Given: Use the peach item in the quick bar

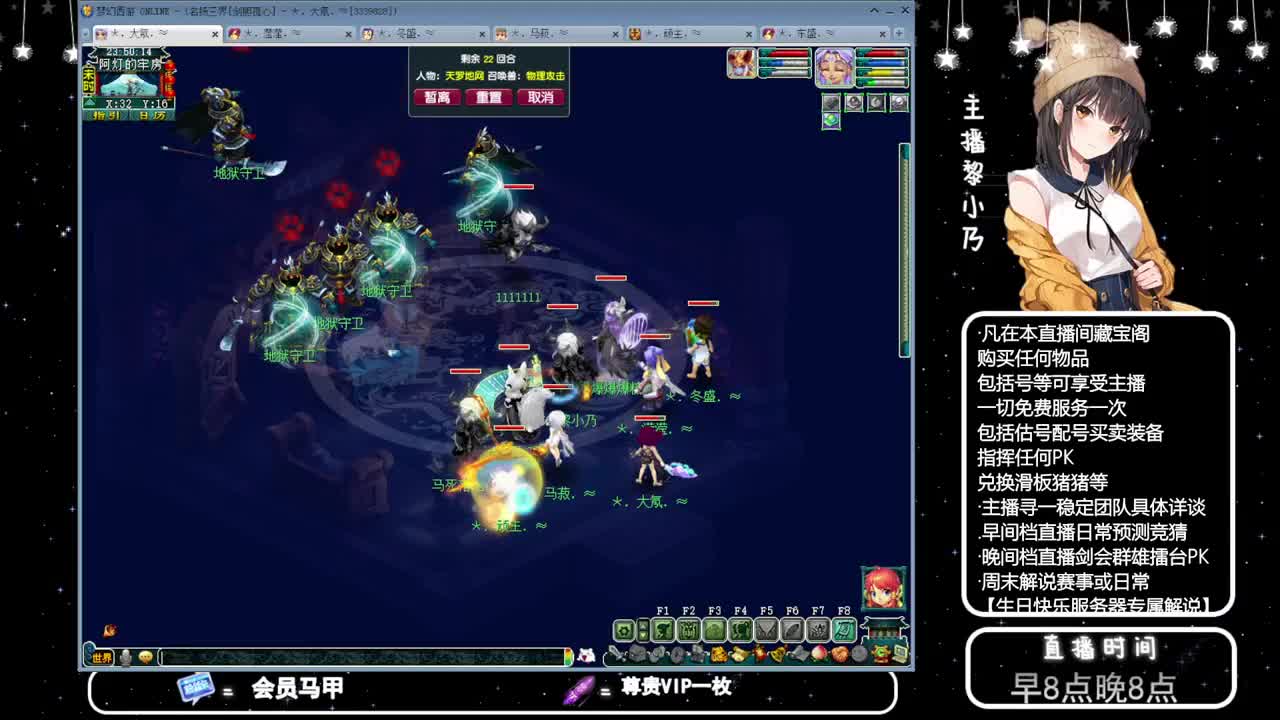Looking at the screenshot, I should (x=819, y=654).
